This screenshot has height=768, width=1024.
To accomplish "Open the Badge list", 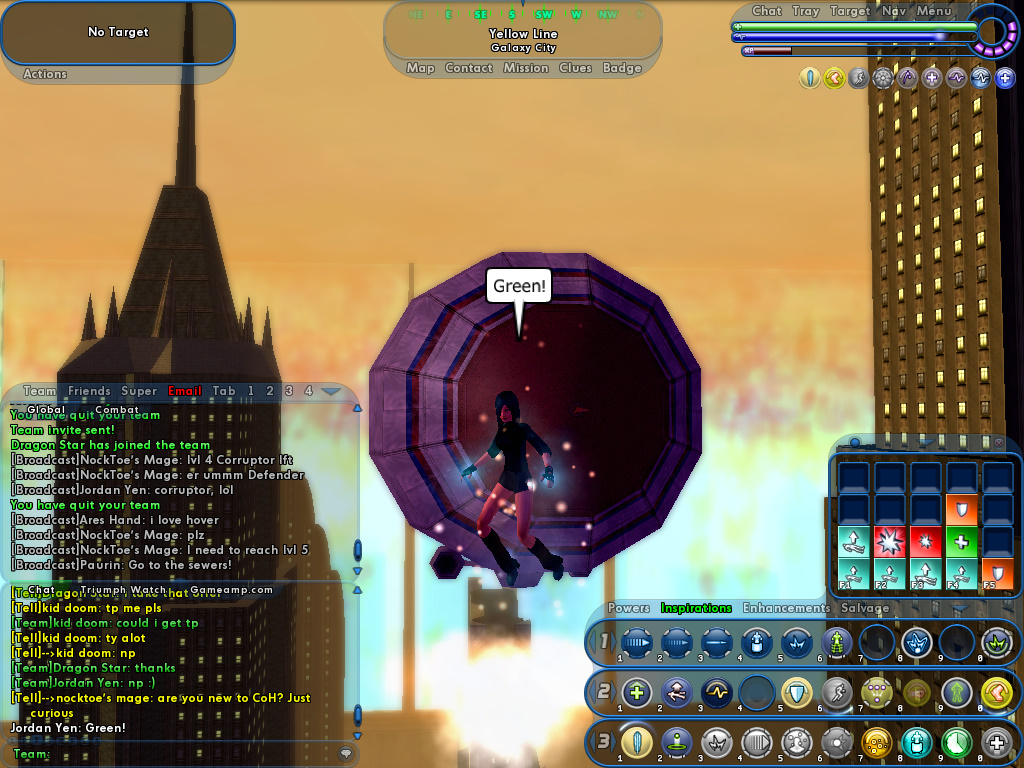I will point(622,68).
